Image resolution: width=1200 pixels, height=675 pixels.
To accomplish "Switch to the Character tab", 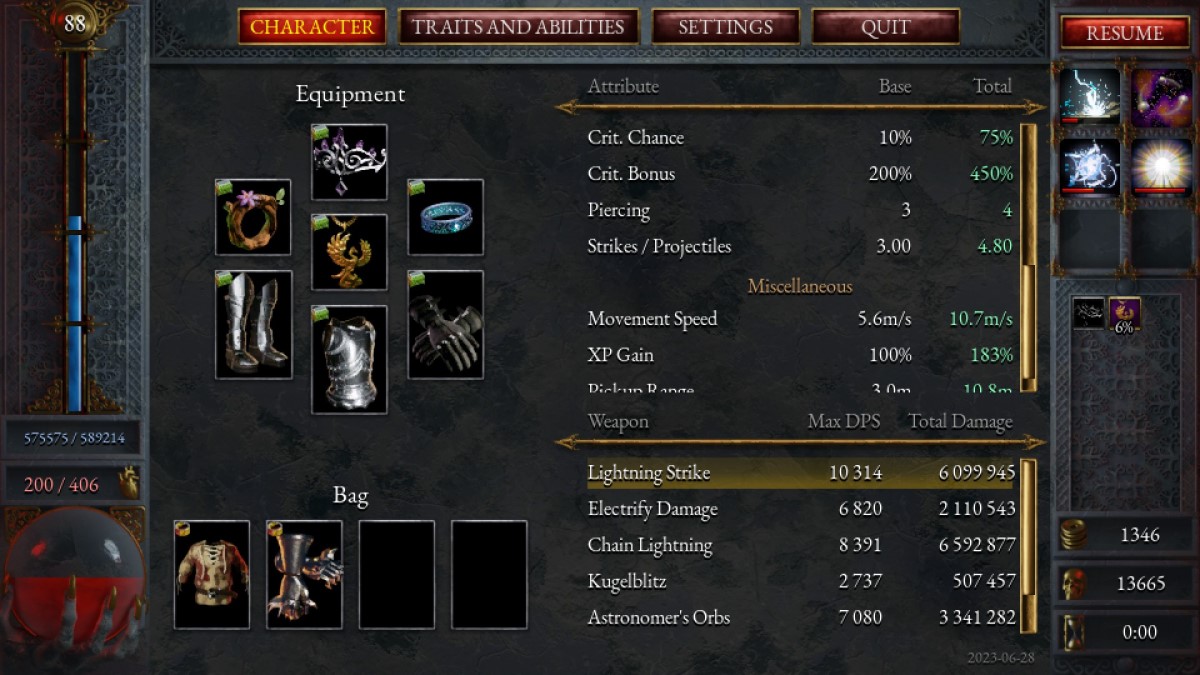I will point(312,27).
